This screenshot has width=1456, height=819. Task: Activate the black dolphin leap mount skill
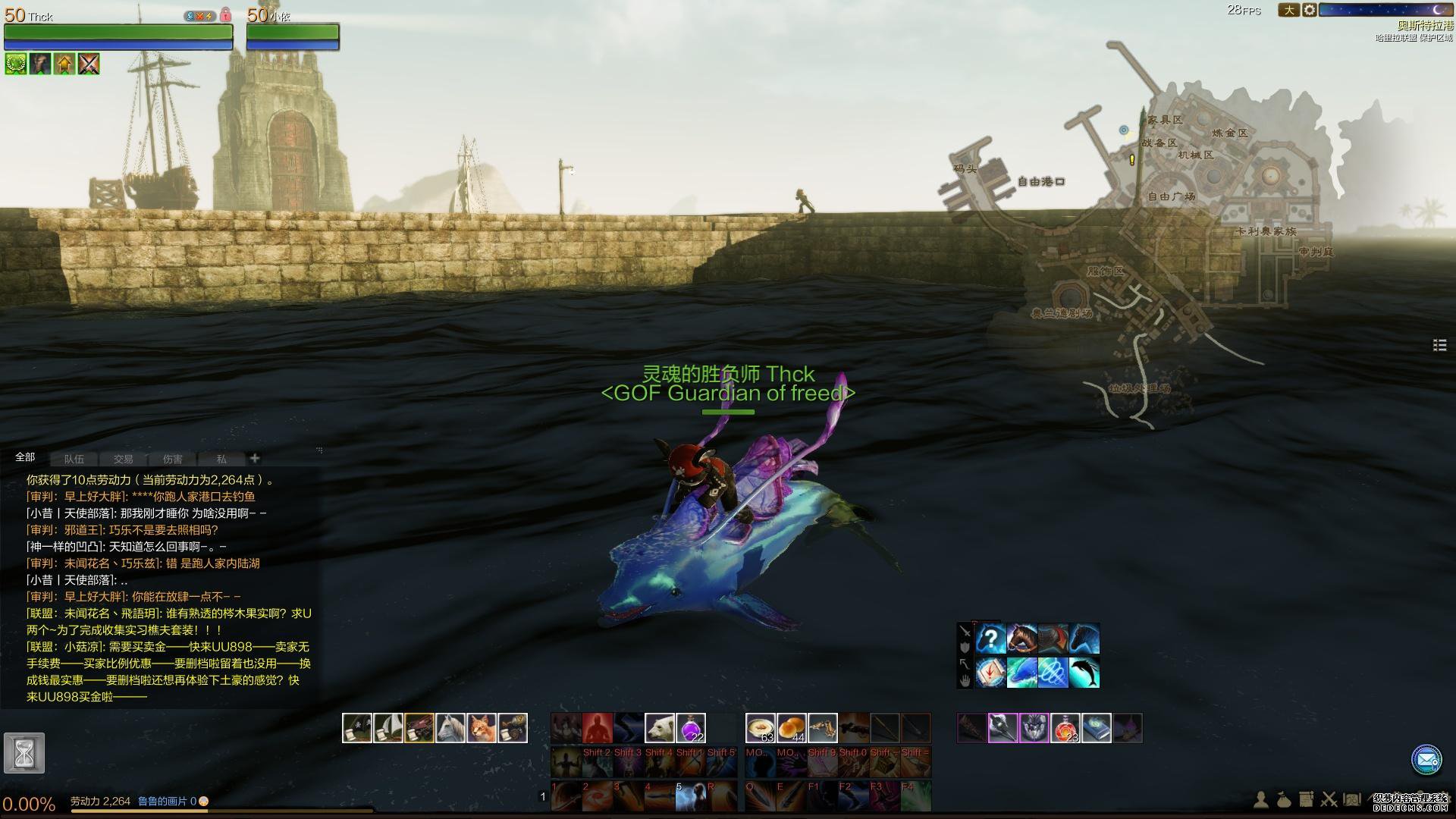[1084, 673]
